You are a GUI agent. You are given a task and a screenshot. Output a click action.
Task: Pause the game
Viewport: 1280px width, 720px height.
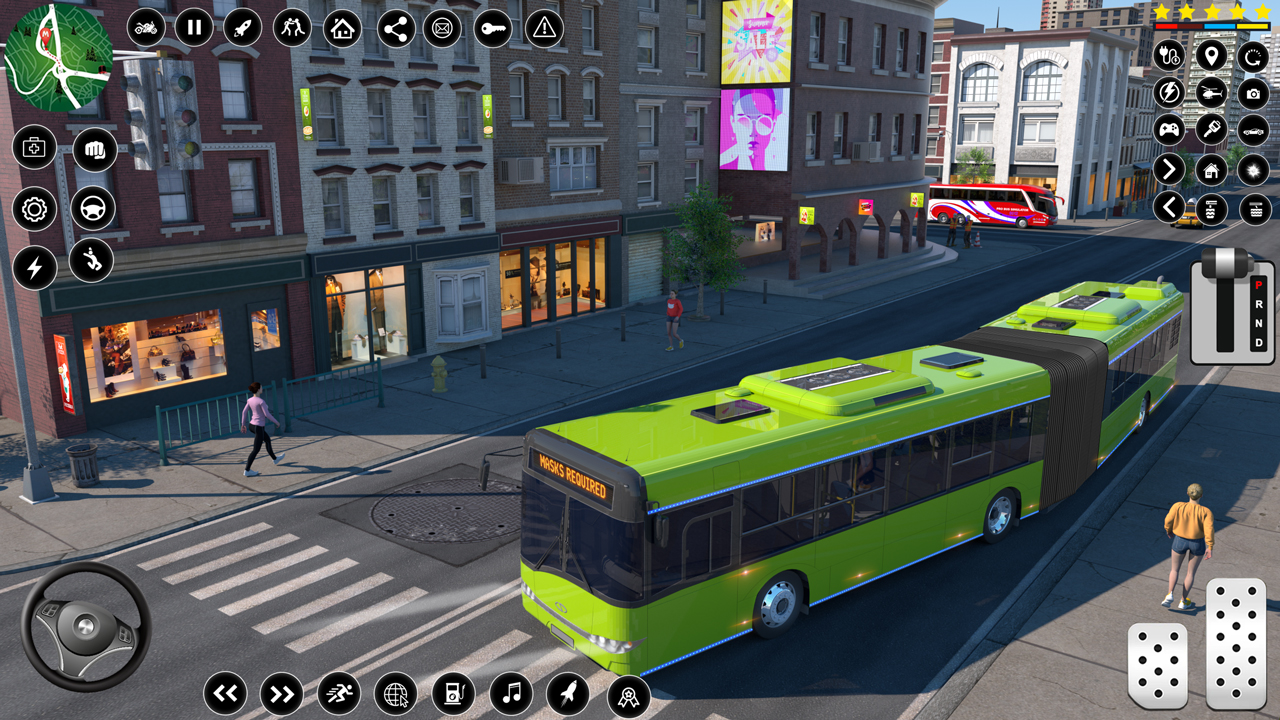pyautogui.click(x=194, y=28)
